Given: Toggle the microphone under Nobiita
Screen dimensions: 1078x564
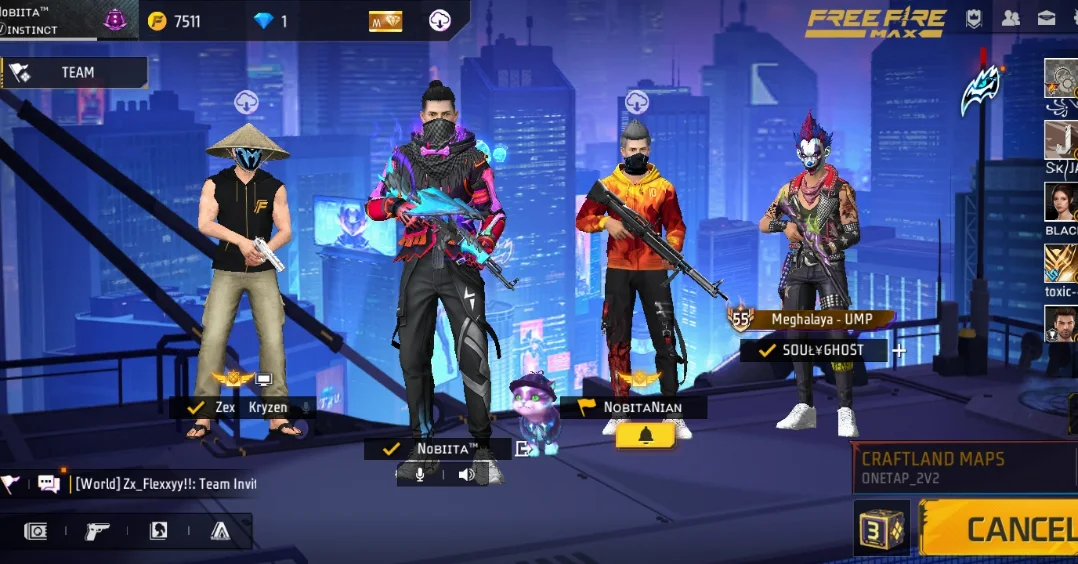Looking at the screenshot, I should click(420, 474).
